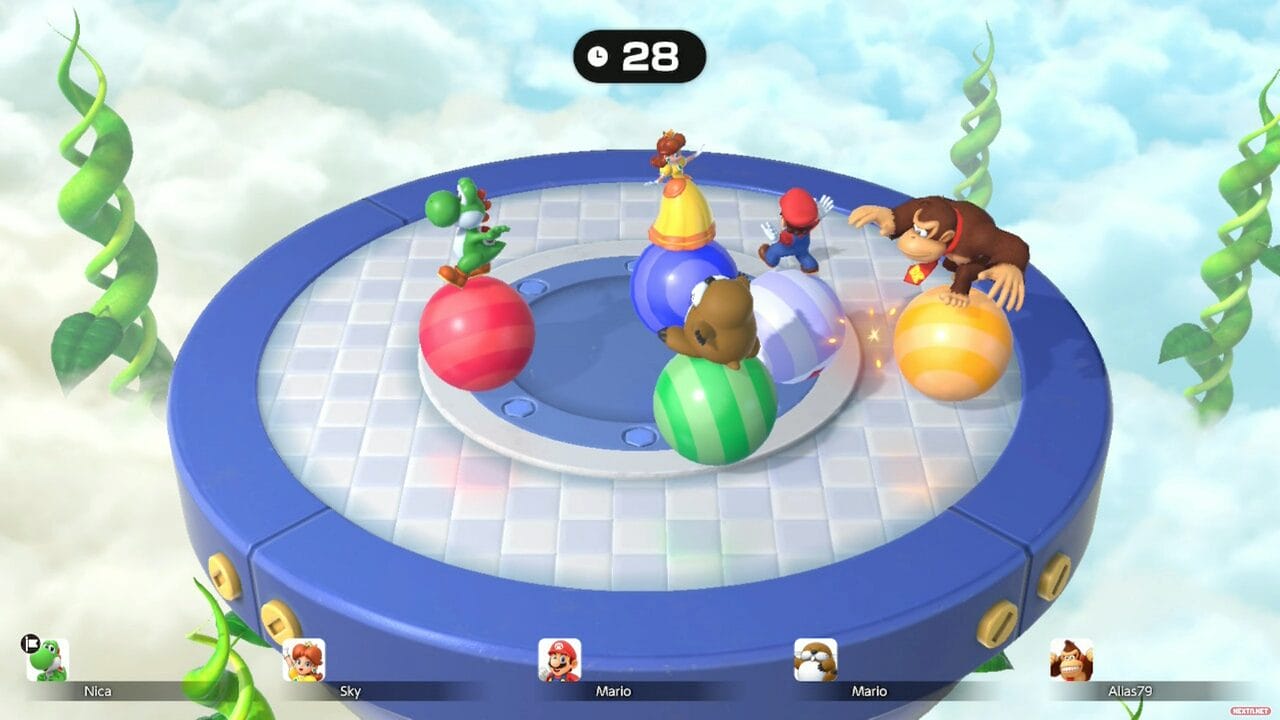Choose the Mario character portrait
1280x720 pixels.
pos(560,660)
